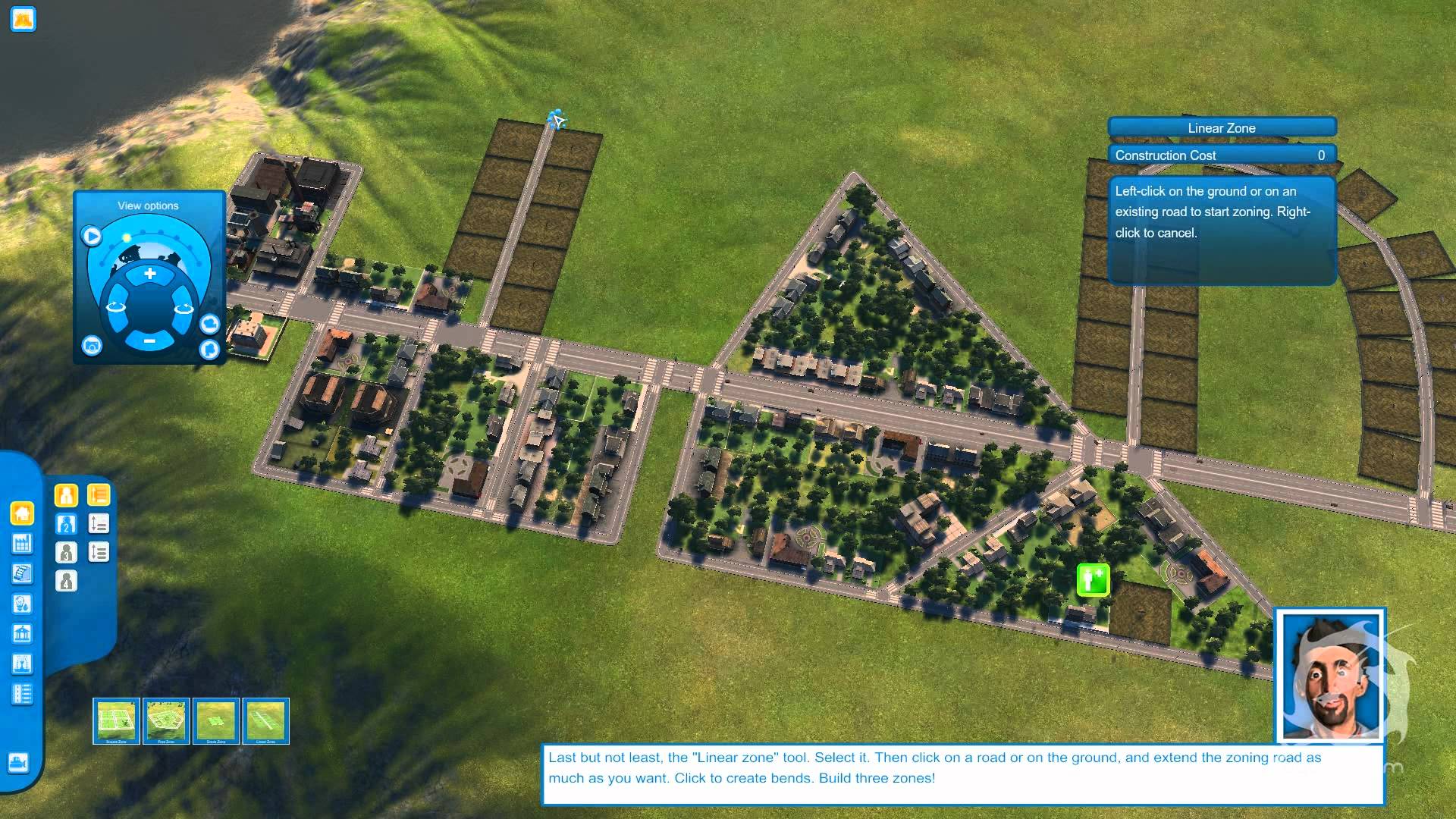Screen dimensions: 1456x819
Task: Toggle the highlighted density option
Action: [99, 495]
